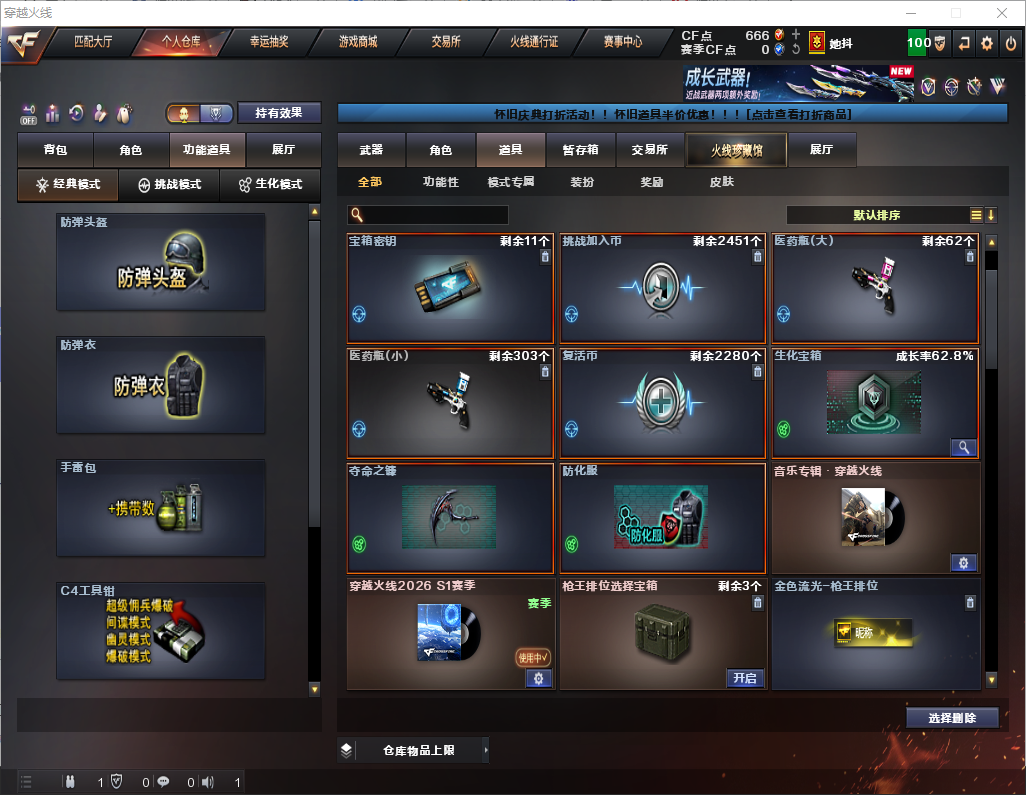Open the 枪王排位选择宝箱 with 开启 button
This screenshot has height=795, width=1026.
[x=744, y=678]
